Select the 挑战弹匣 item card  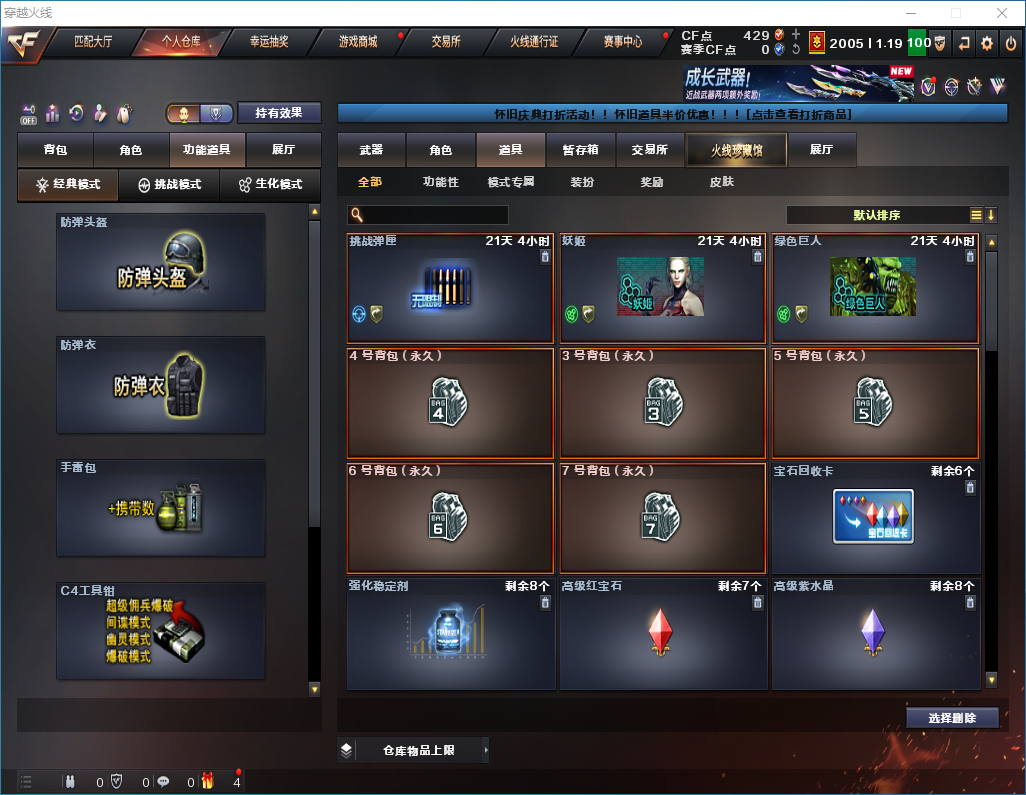[x=450, y=288]
